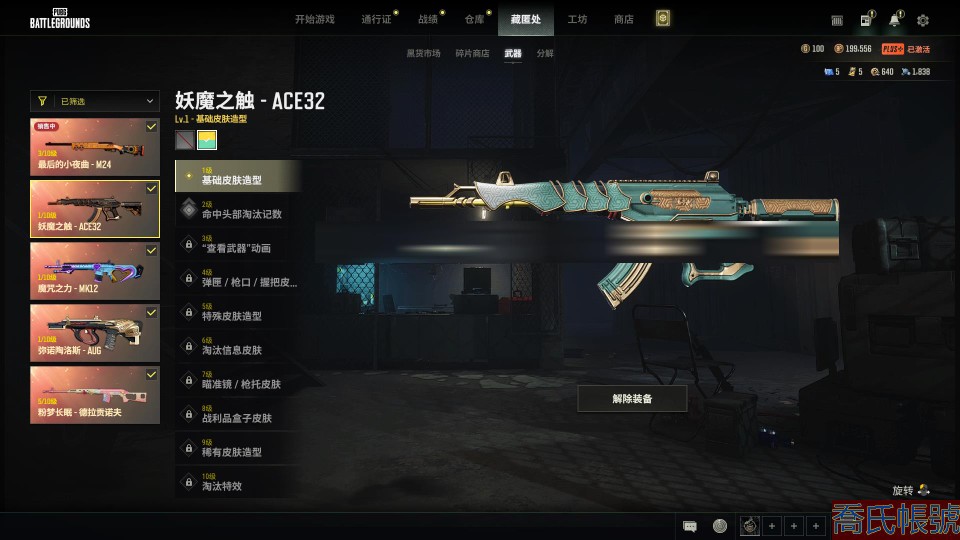Select the 最后的小夜曲 M24 skin

pyautogui.click(x=95, y=147)
